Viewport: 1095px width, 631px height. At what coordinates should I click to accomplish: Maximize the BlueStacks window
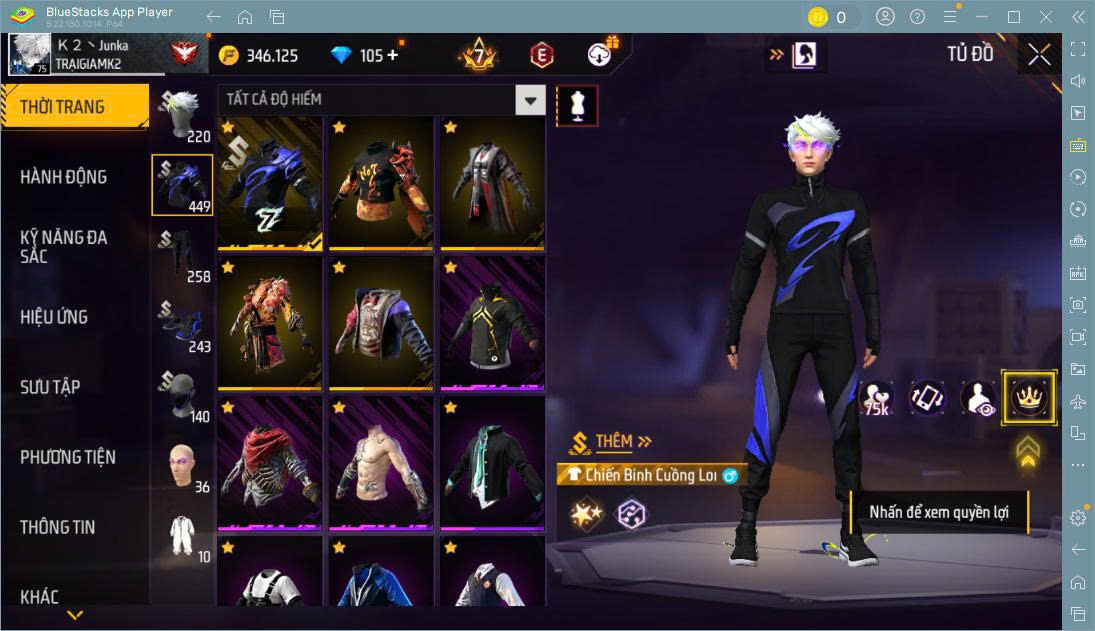point(1014,16)
